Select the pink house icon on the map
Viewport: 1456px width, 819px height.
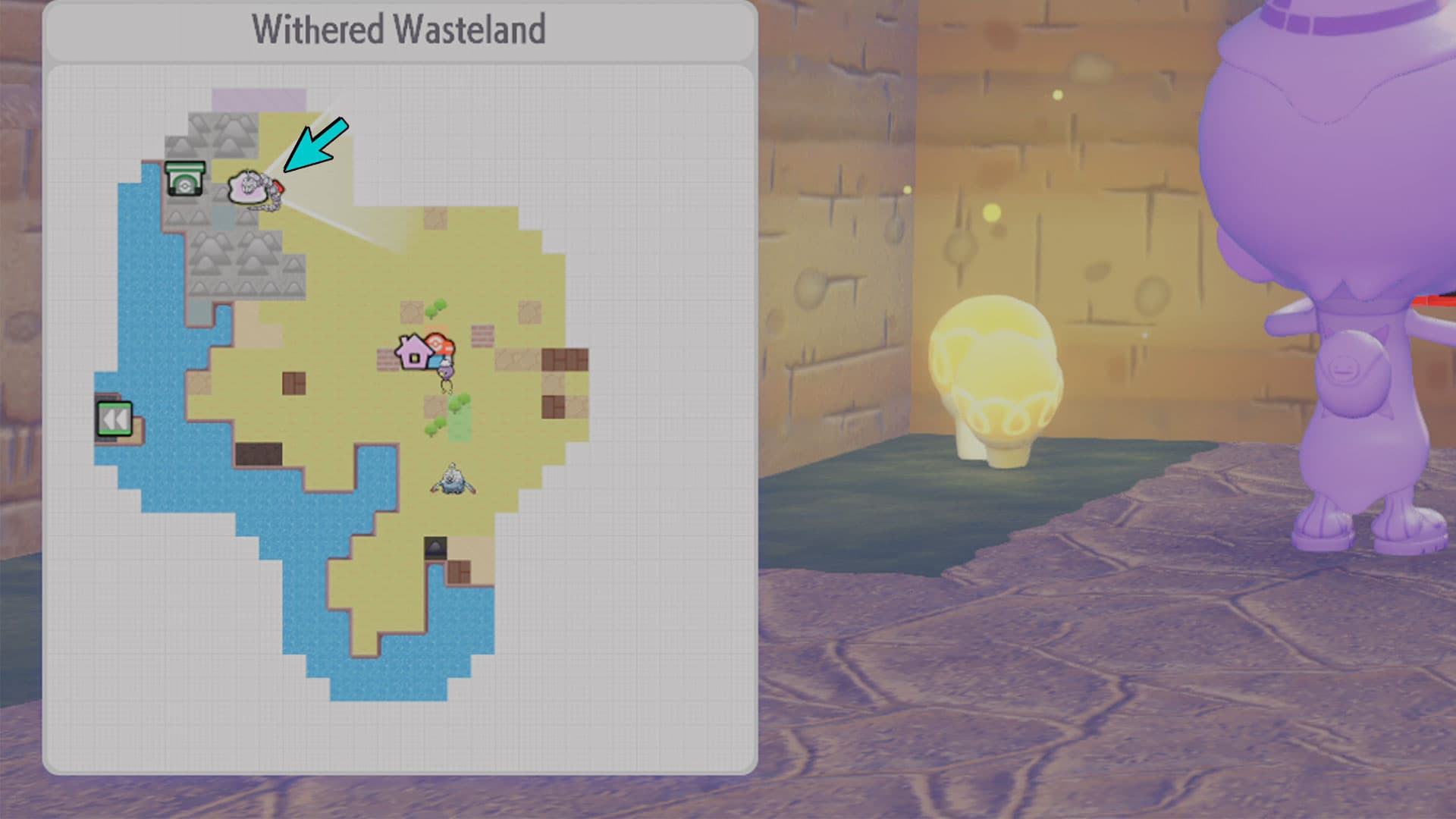tap(414, 353)
